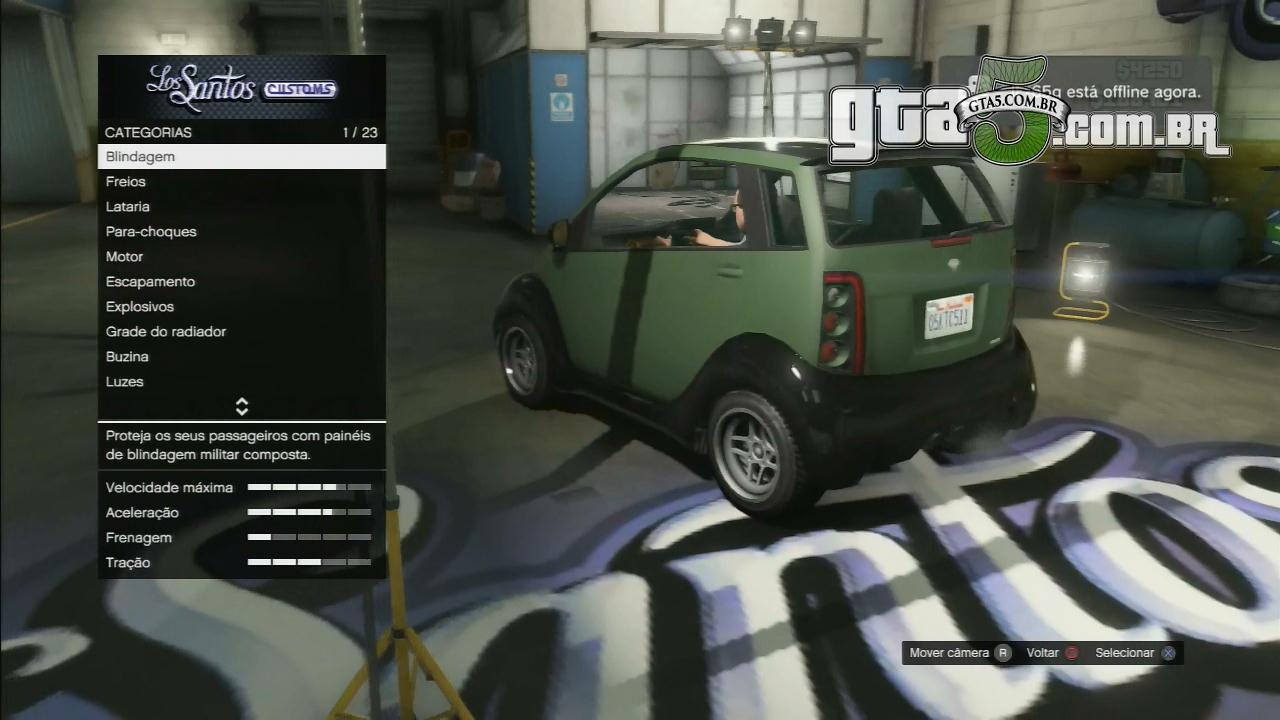Select the Blindagem category

coord(241,157)
